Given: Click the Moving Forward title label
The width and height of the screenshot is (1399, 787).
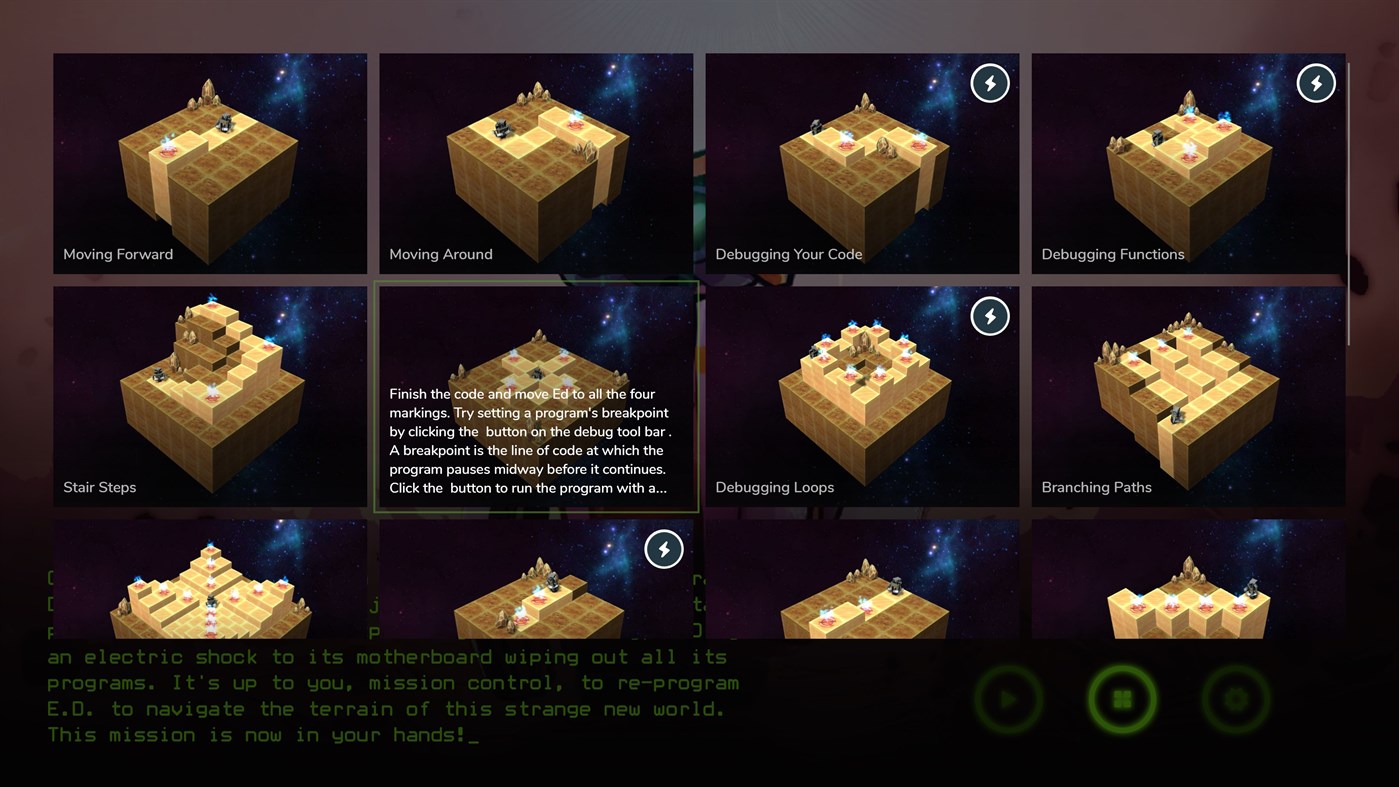Looking at the screenshot, I should coord(118,254).
